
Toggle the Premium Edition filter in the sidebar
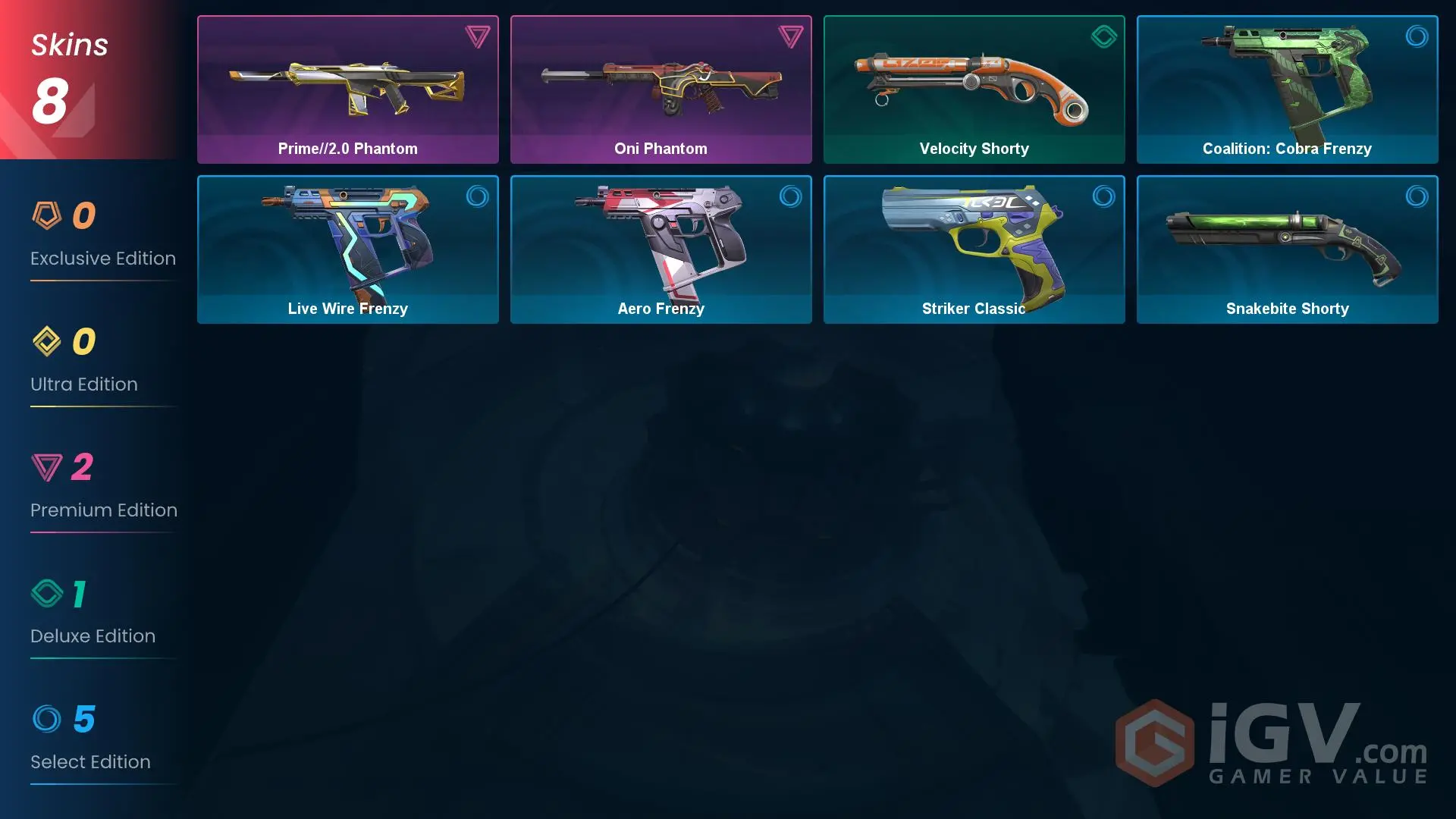[103, 489]
